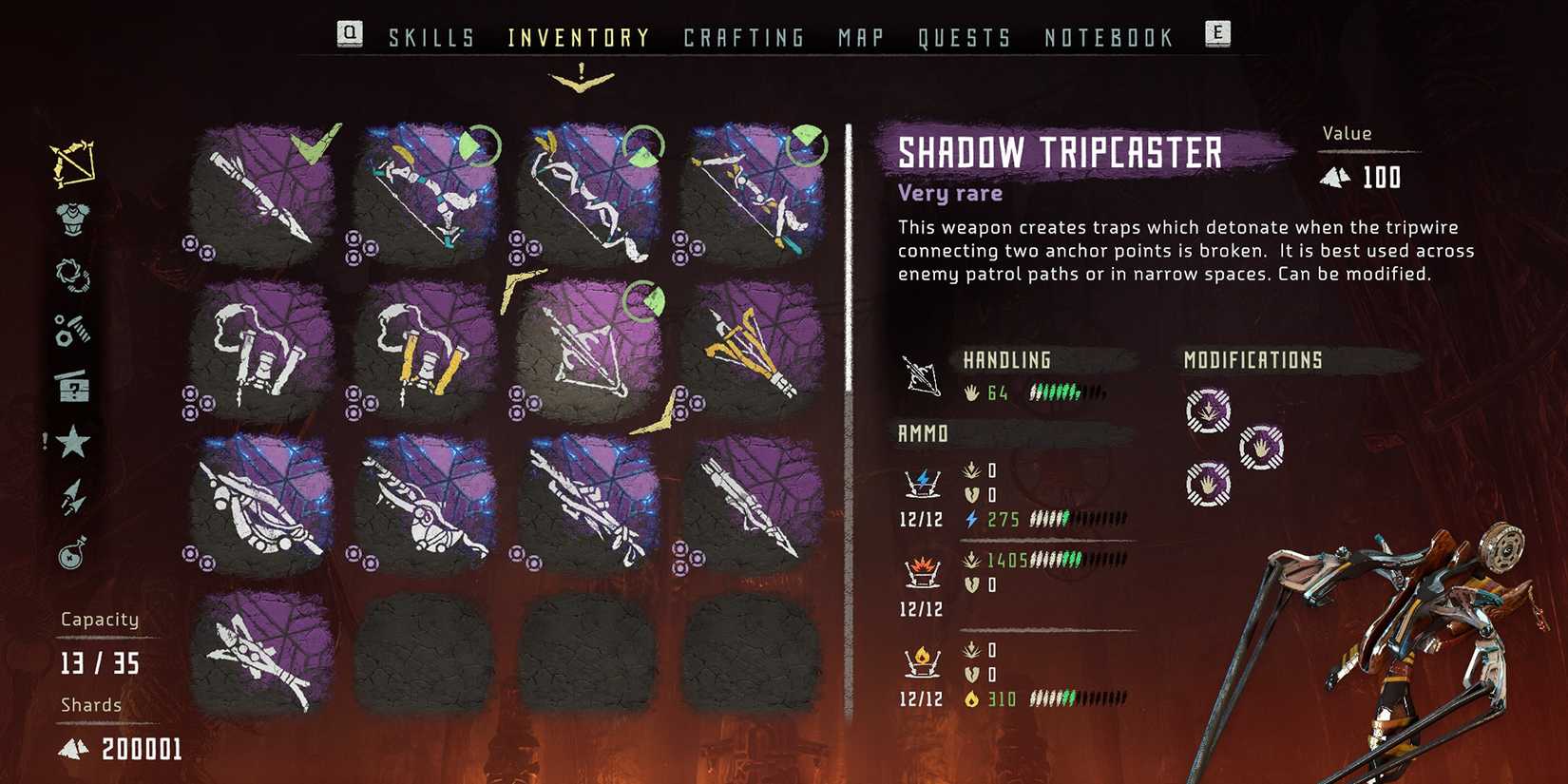Switch to the Crafting tab
This screenshot has height=784, width=1568.
[745, 37]
